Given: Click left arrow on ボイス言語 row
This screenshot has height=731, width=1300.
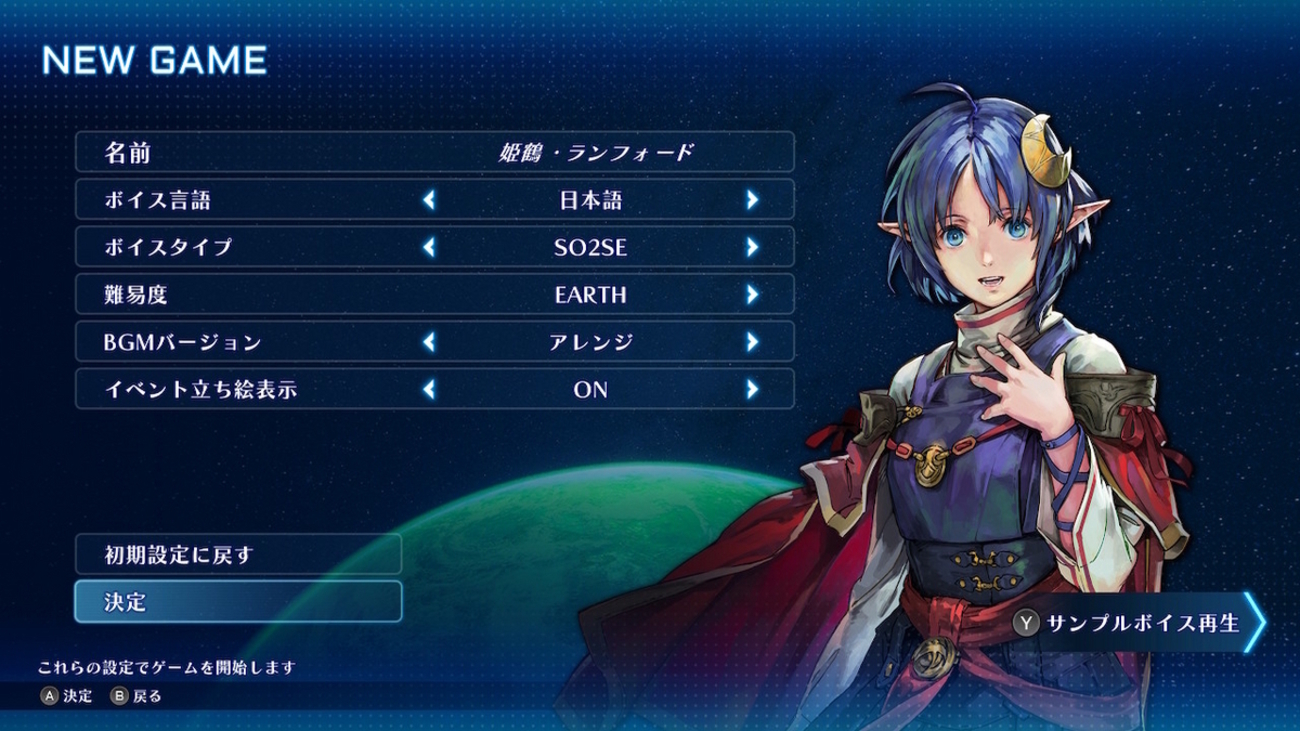Looking at the screenshot, I should [x=429, y=200].
